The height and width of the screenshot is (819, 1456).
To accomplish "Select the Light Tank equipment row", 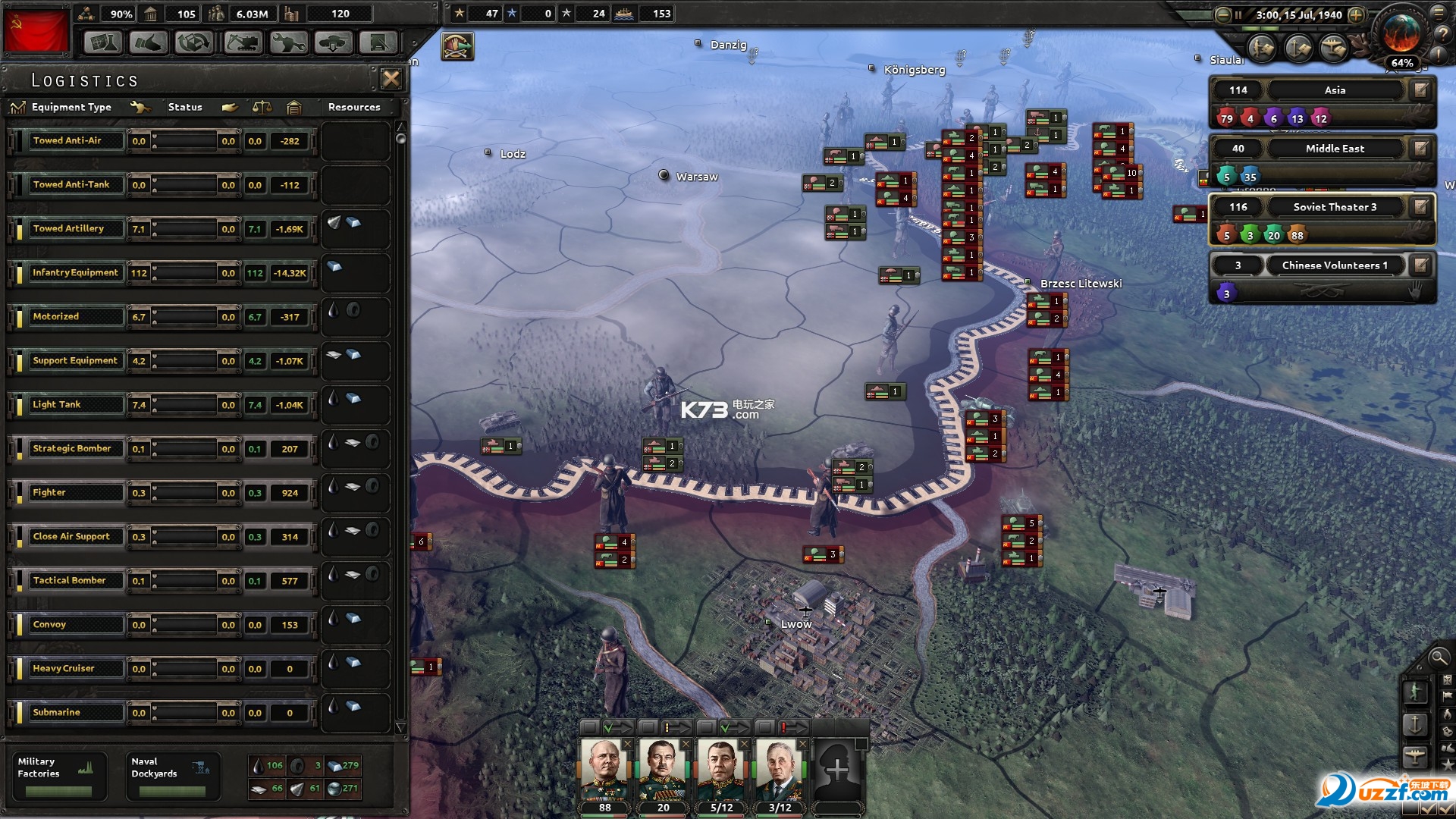I will [75, 405].
